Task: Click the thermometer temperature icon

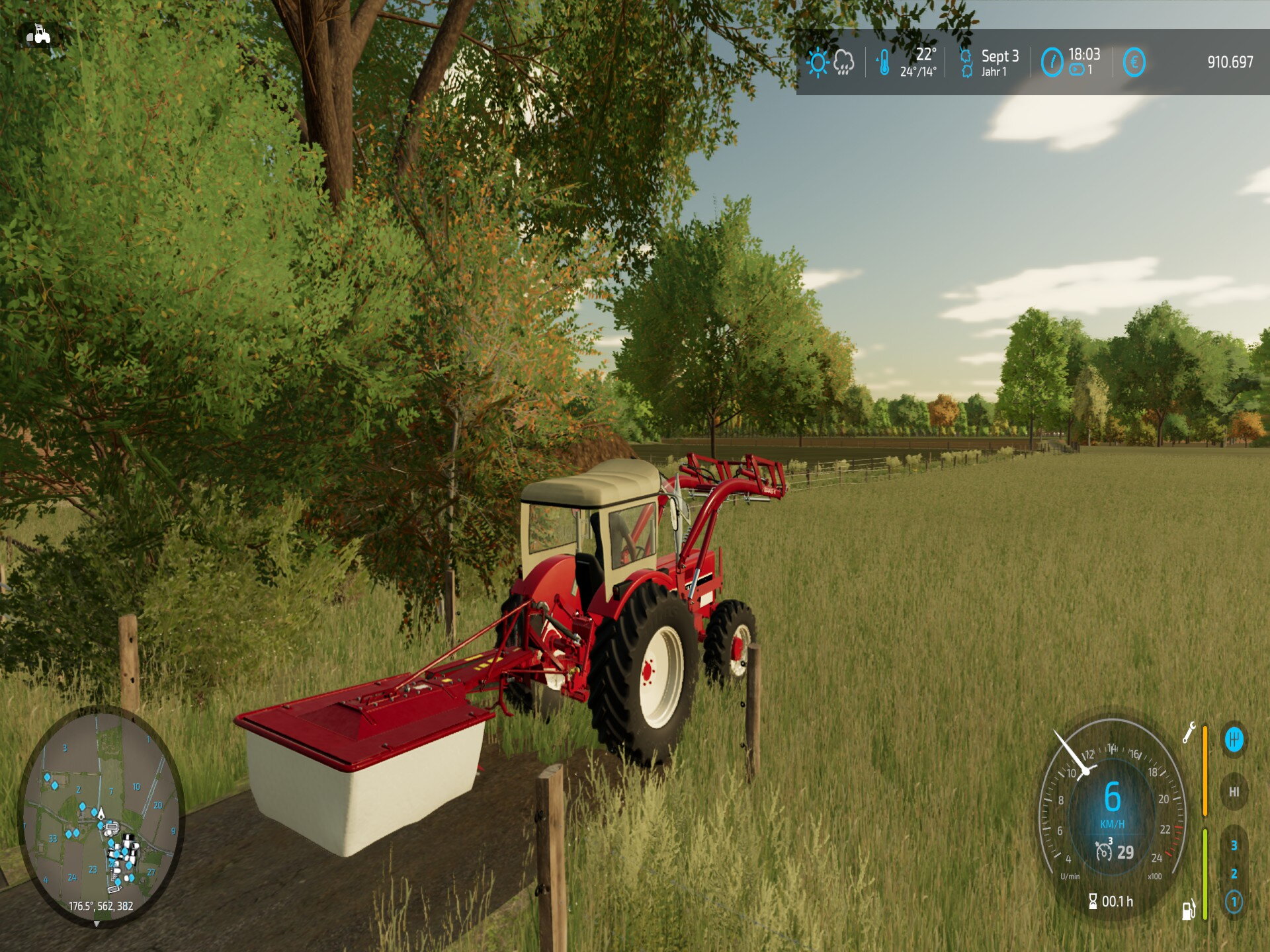Action: (884, 63)
